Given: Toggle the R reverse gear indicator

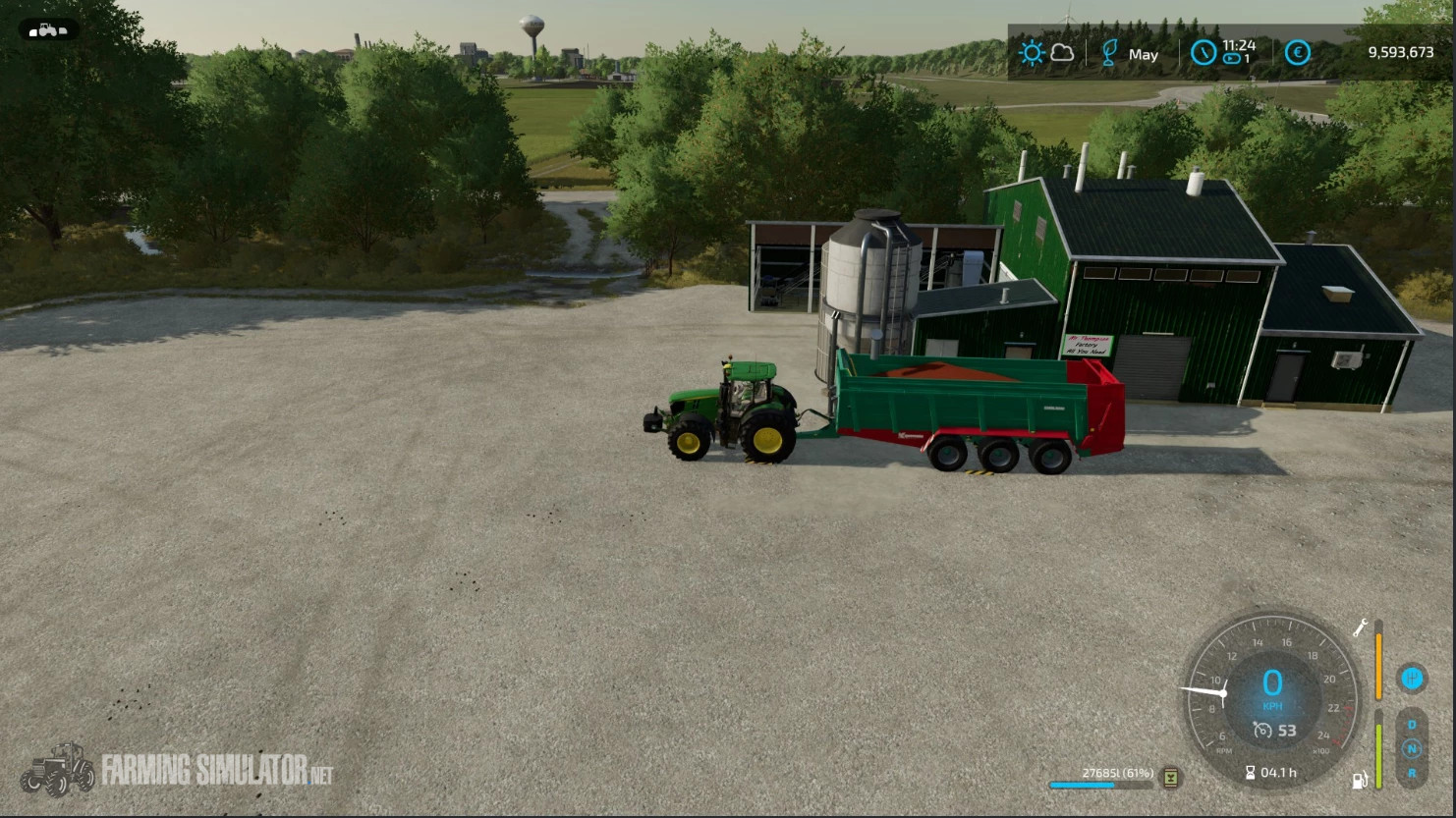Looking at the screenshot, I should pyautogui.click(x=1413, y=772).
